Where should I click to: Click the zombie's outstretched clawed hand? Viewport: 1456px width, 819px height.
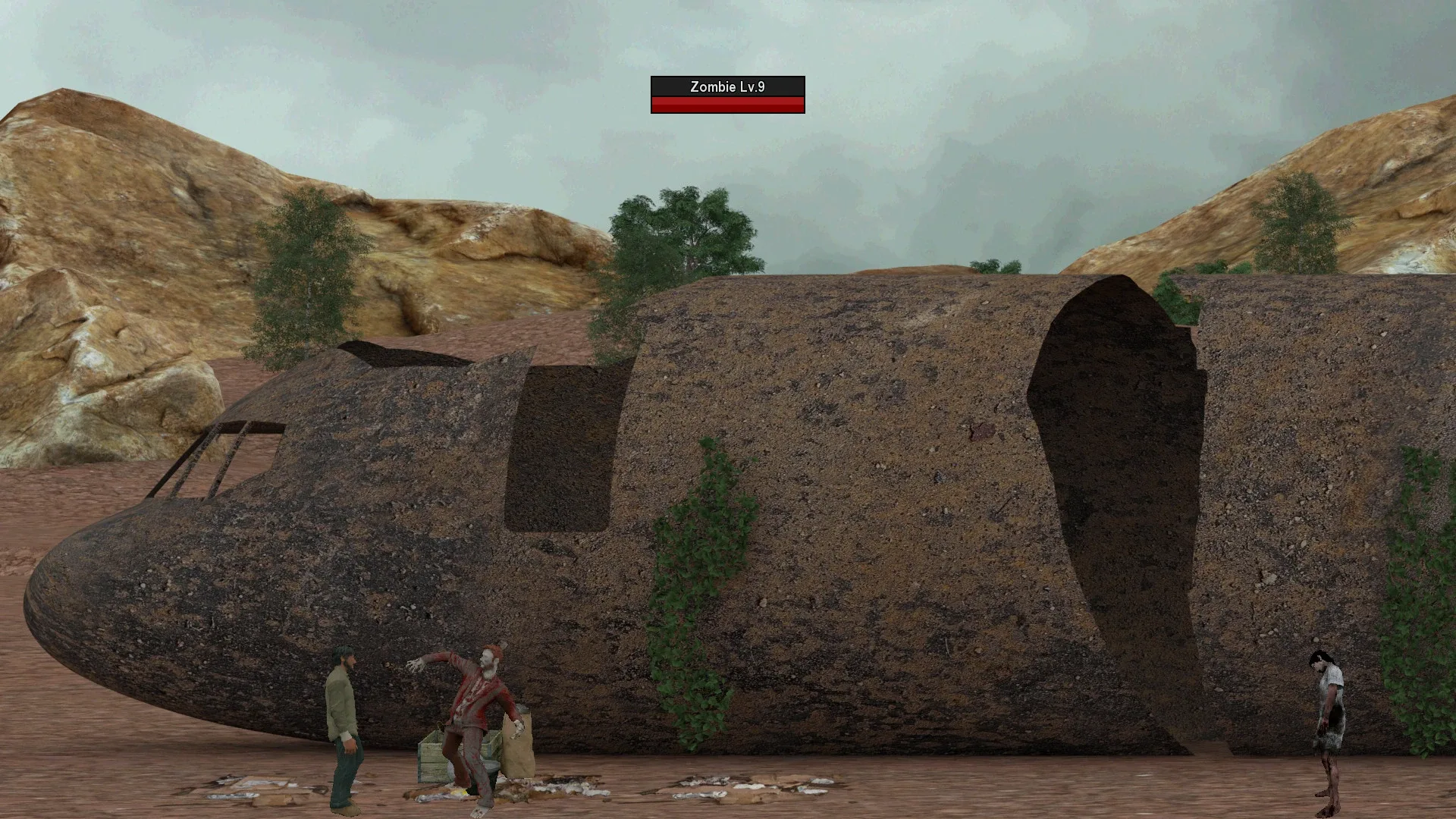pos(413,667)
